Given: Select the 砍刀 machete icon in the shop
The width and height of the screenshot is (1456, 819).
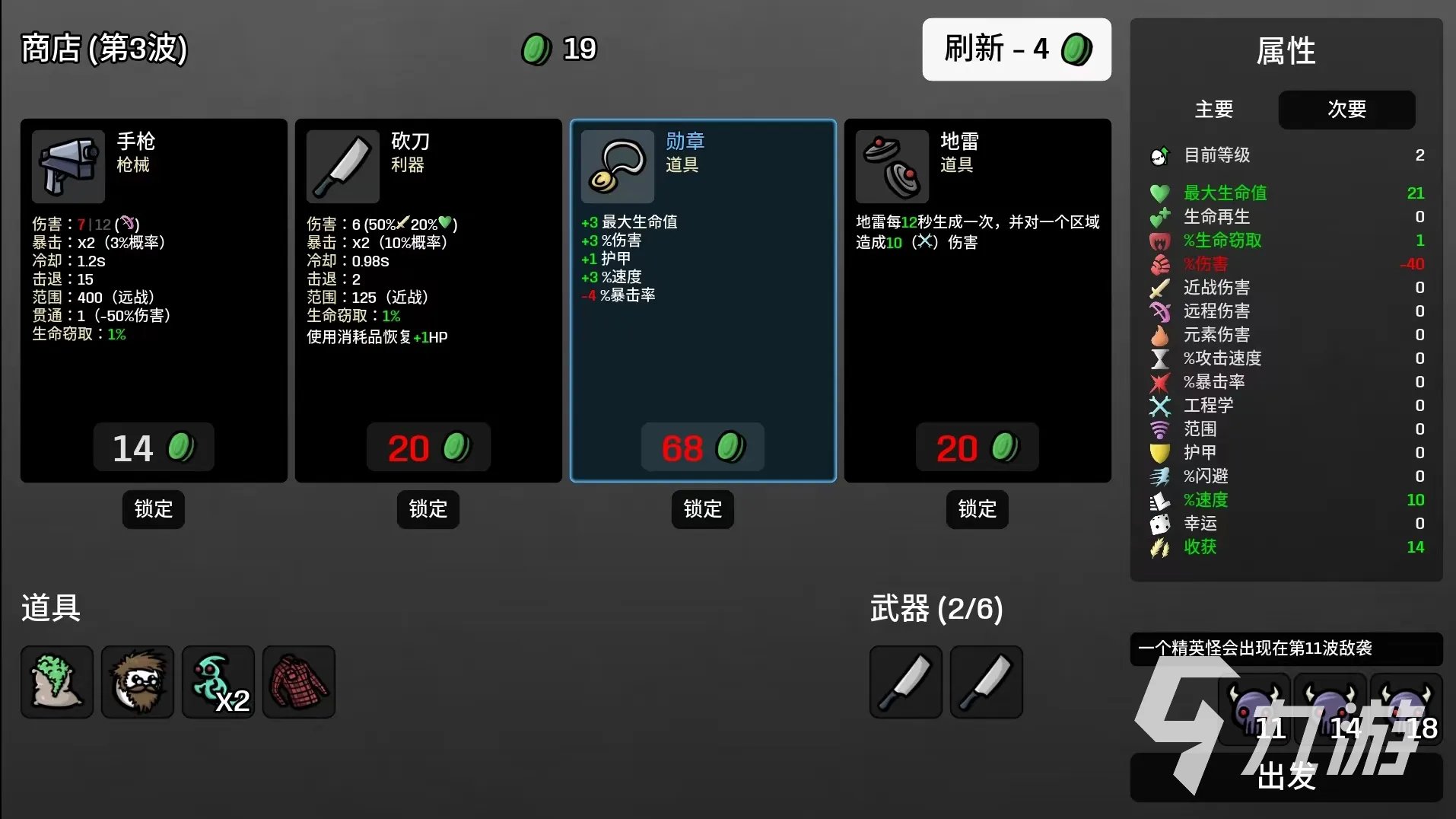Looking at the screenshot, I should pyautogui.click(x=342, y=166).
